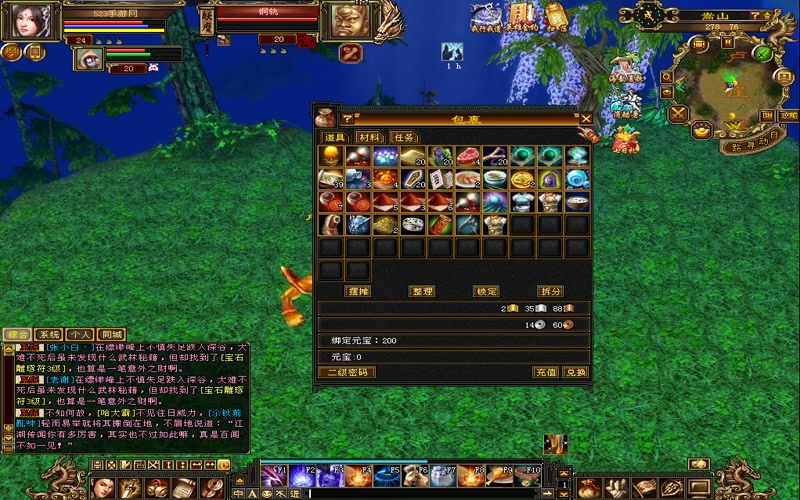Toggle 自动寻路 auto-pathfinding below minimap

(750, 144)
